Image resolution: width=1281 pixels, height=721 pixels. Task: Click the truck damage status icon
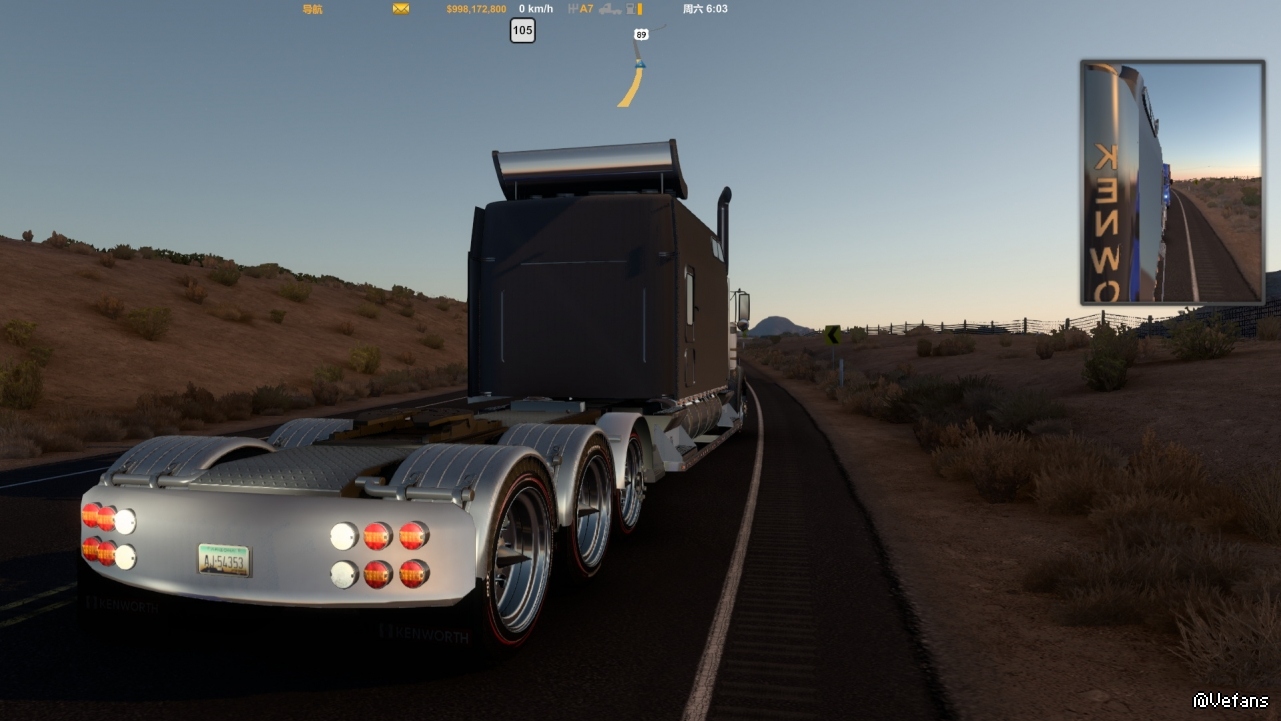(x=610, y=9)
